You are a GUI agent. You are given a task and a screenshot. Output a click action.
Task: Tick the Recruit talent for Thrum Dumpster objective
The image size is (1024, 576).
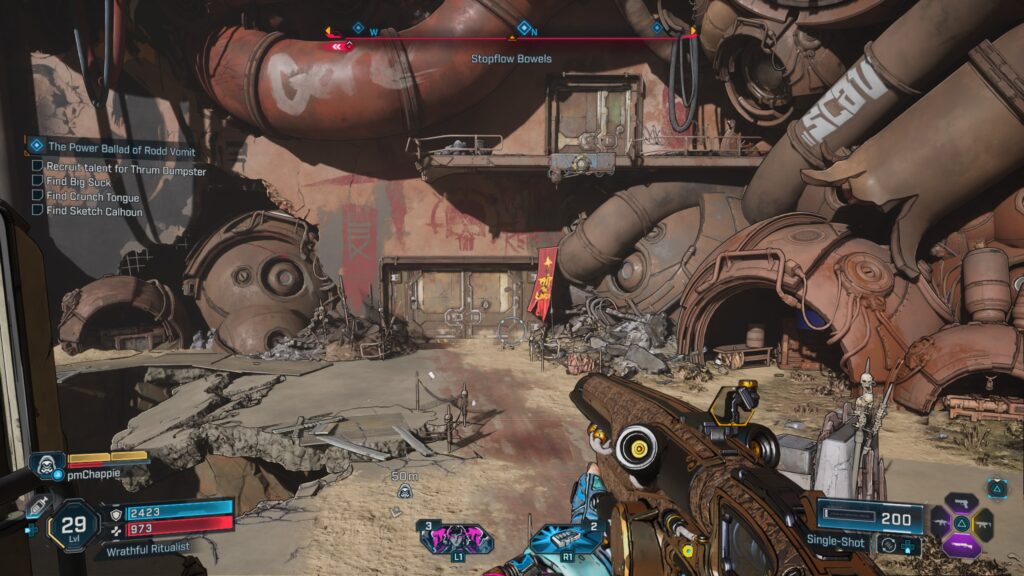pyautogui.click(x=37, y=166)
